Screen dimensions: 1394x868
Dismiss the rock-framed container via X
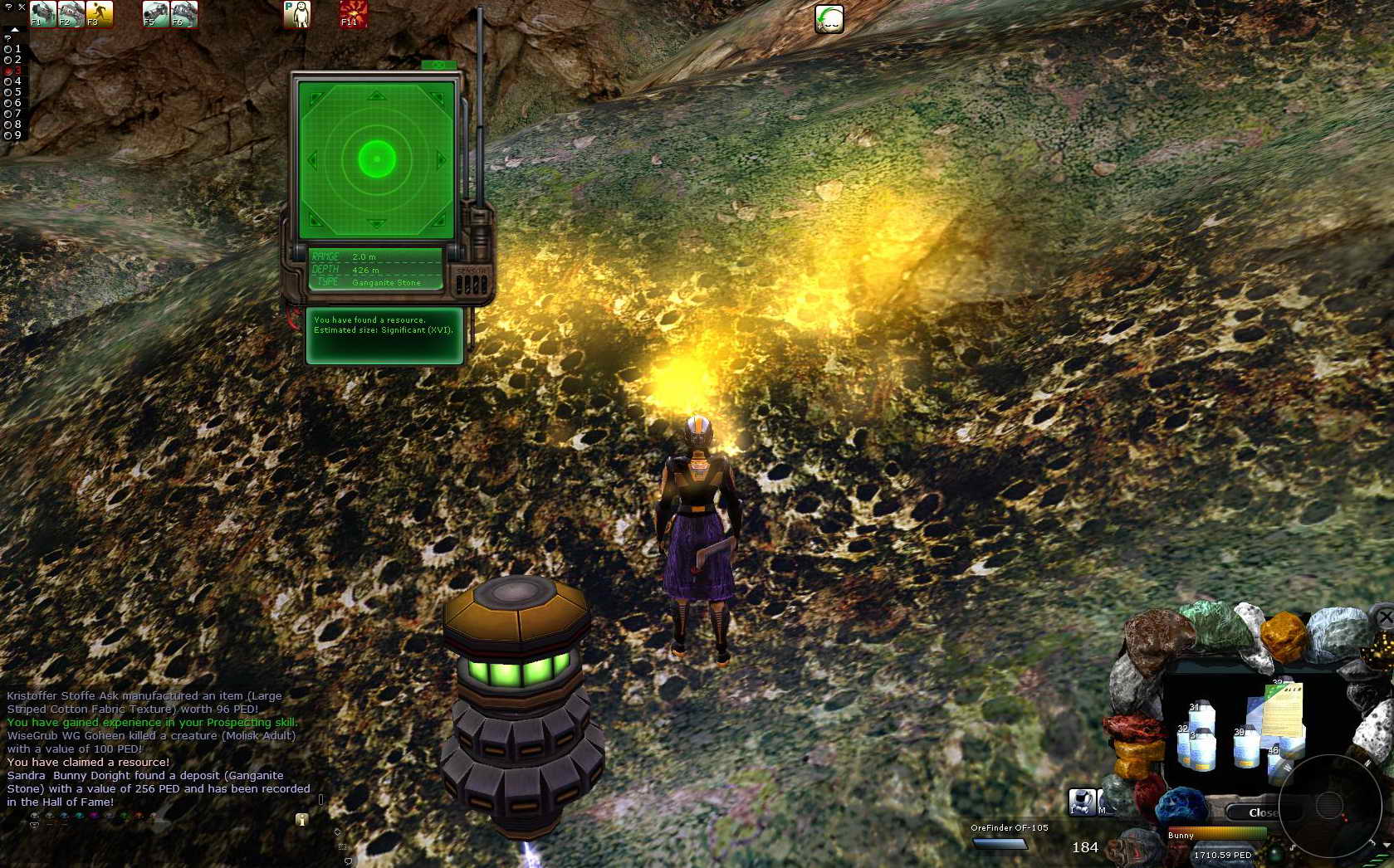pyautogui.click(x=1384, y=617)
